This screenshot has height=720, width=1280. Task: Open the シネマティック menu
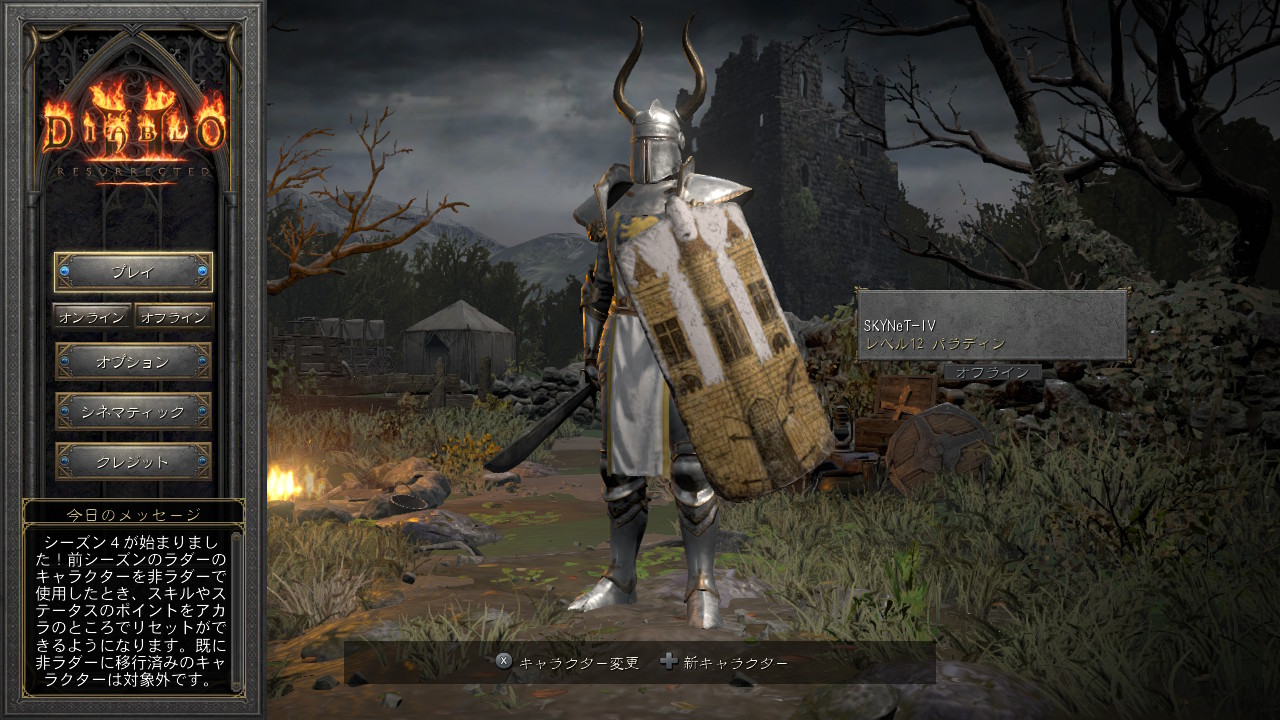133,412
